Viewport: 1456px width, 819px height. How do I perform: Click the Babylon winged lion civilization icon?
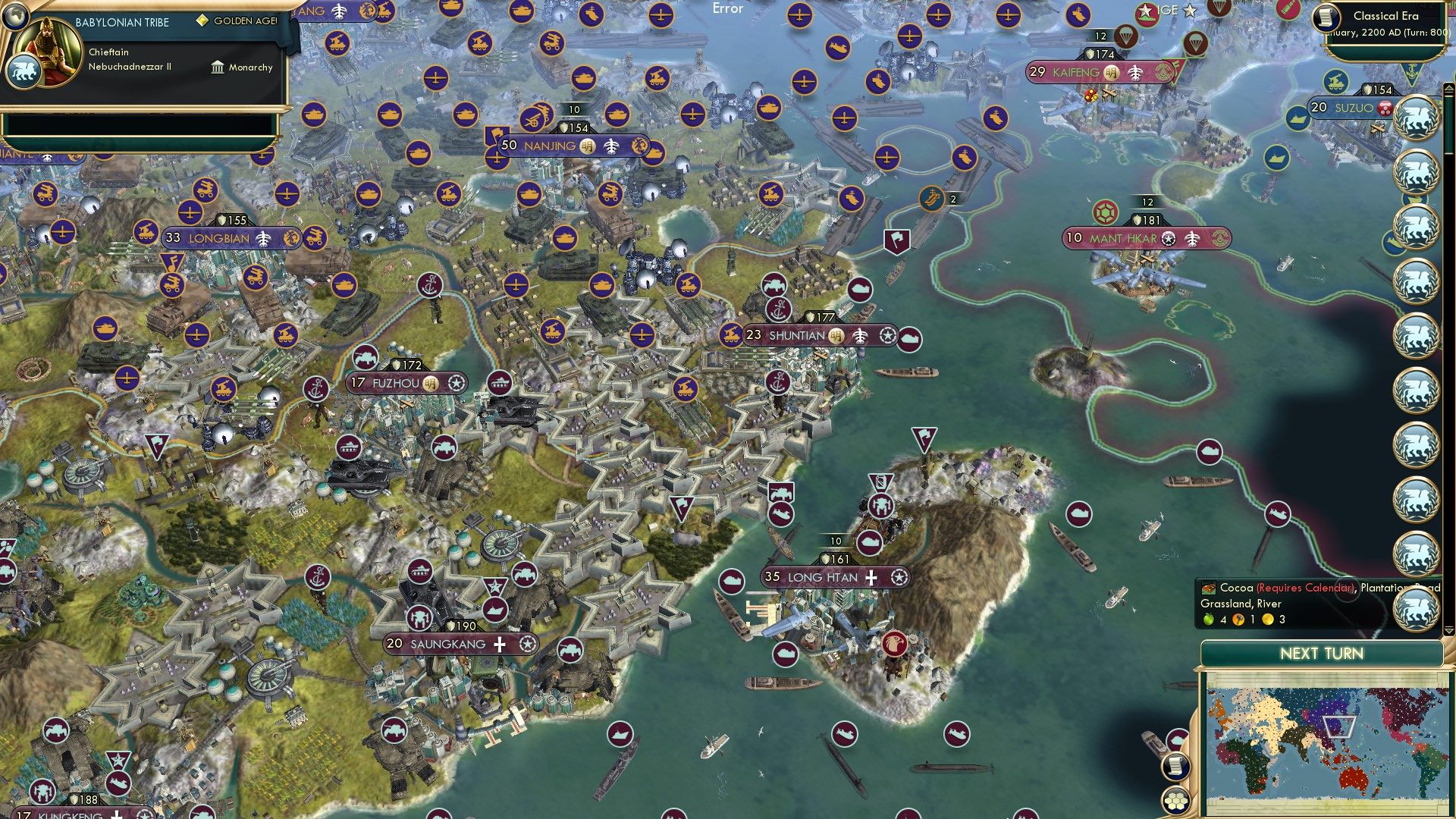point(25,71)
